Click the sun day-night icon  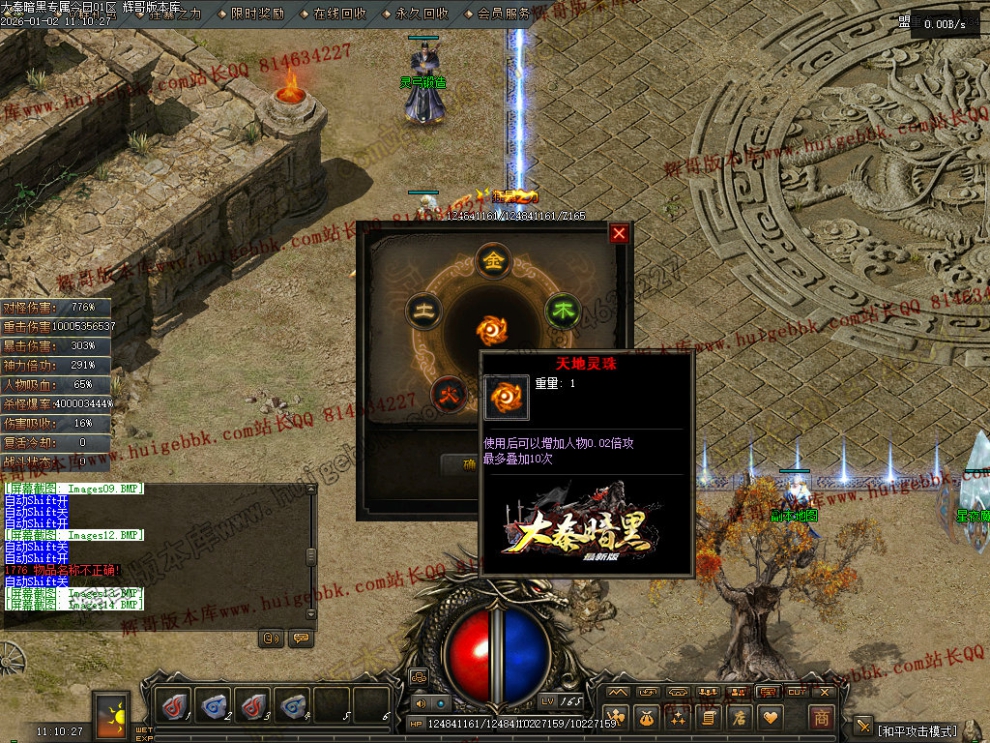tap(112, 715)
